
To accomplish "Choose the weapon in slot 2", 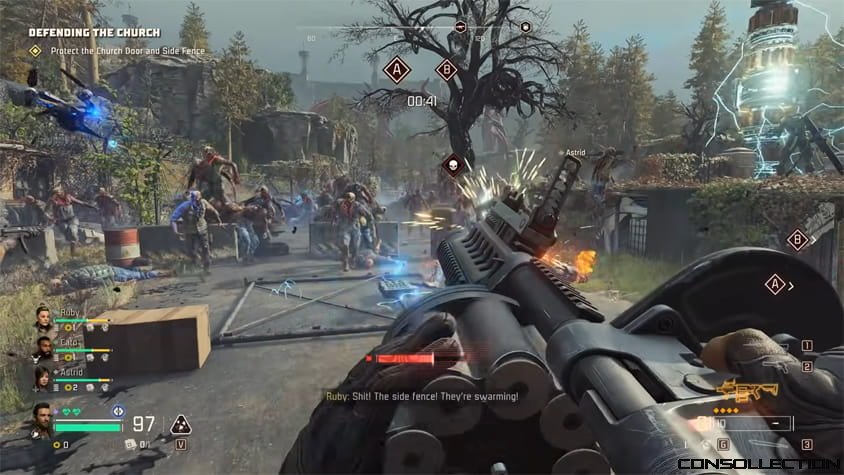I will (806, 366).
